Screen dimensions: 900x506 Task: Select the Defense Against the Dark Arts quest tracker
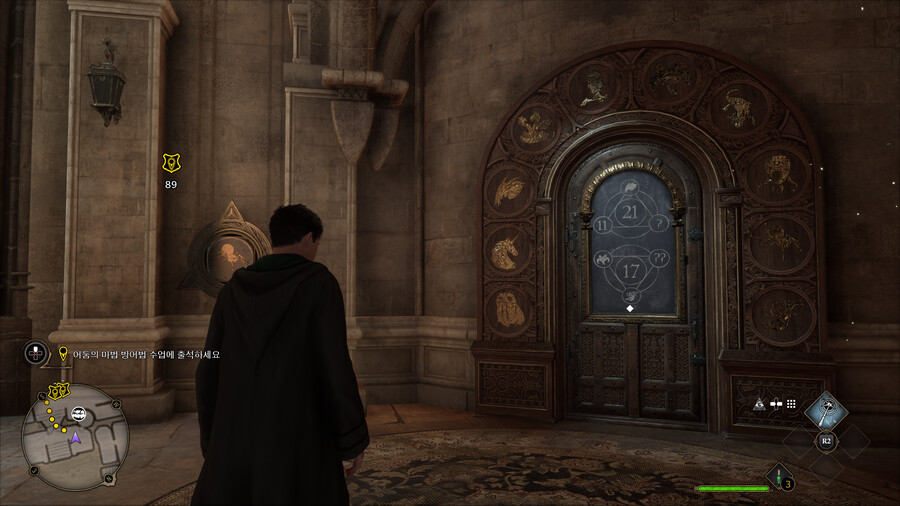[141, 354]
